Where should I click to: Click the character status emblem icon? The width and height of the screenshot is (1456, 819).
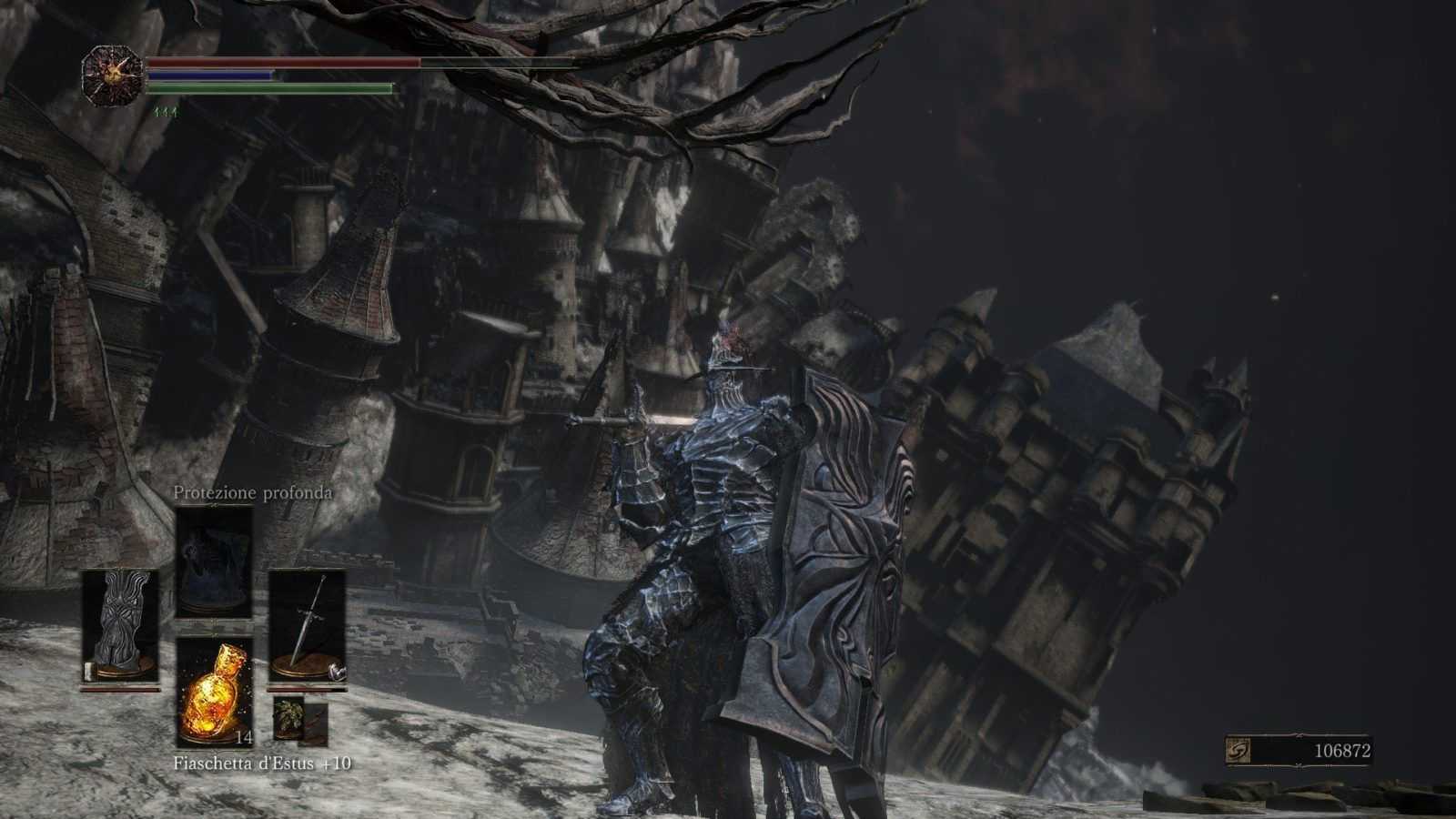coord(112,75)
